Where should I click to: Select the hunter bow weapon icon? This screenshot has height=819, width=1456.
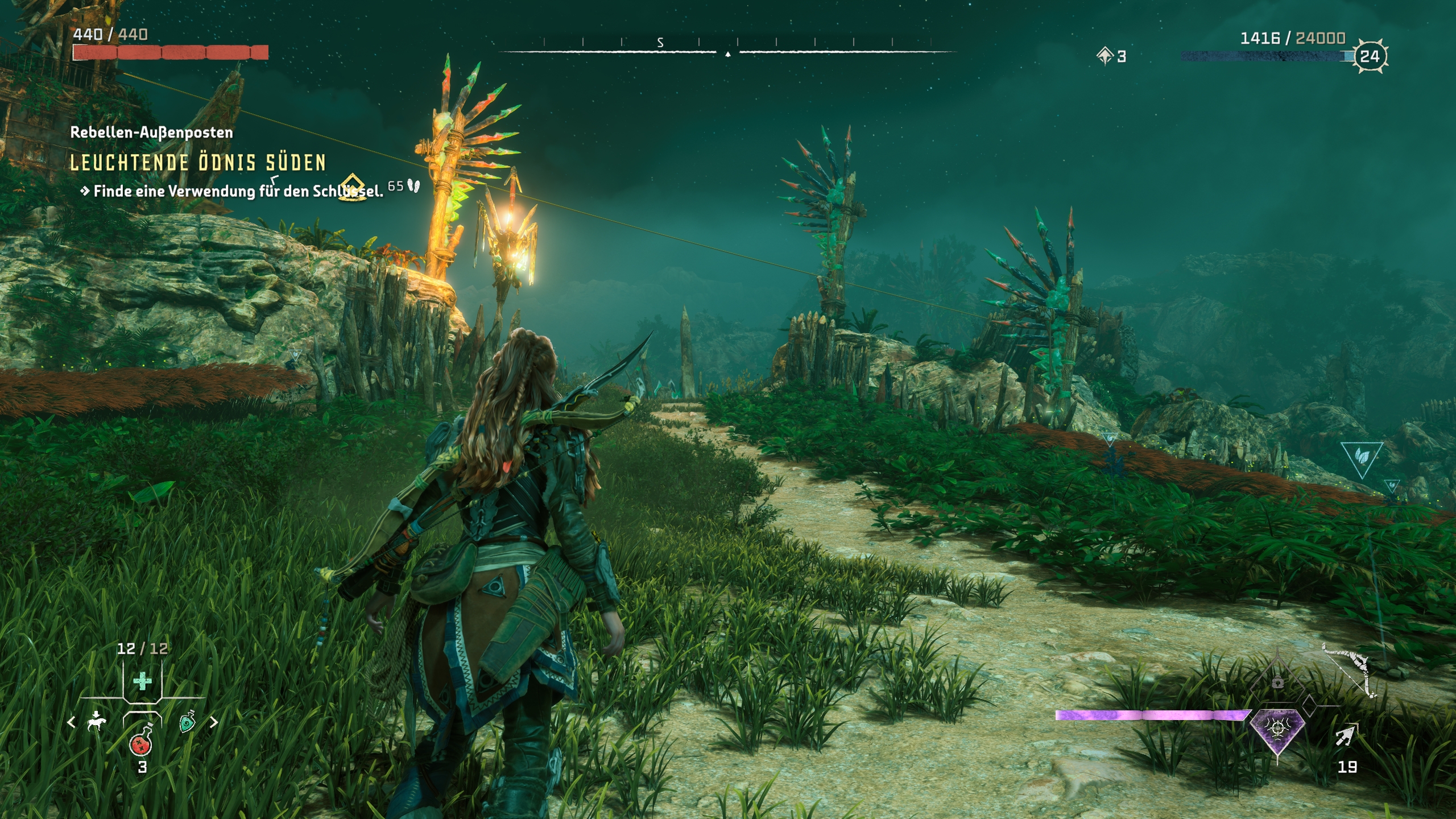[1349, 669]
